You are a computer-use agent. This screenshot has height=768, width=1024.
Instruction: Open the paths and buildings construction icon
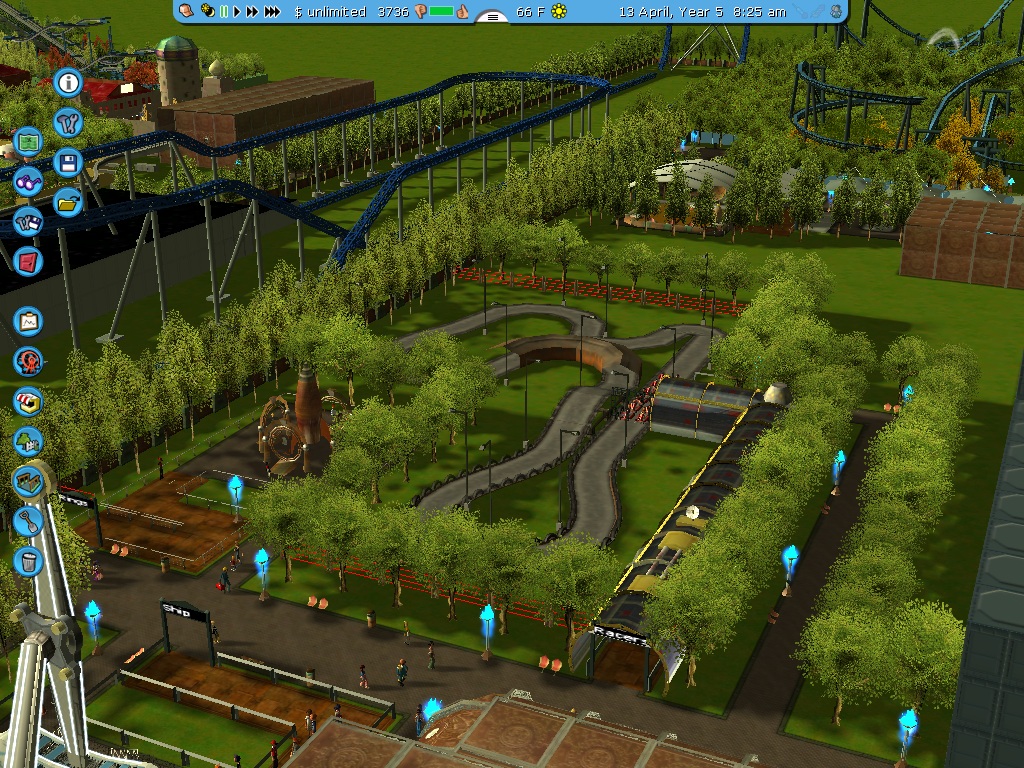(x=29, y=481)
